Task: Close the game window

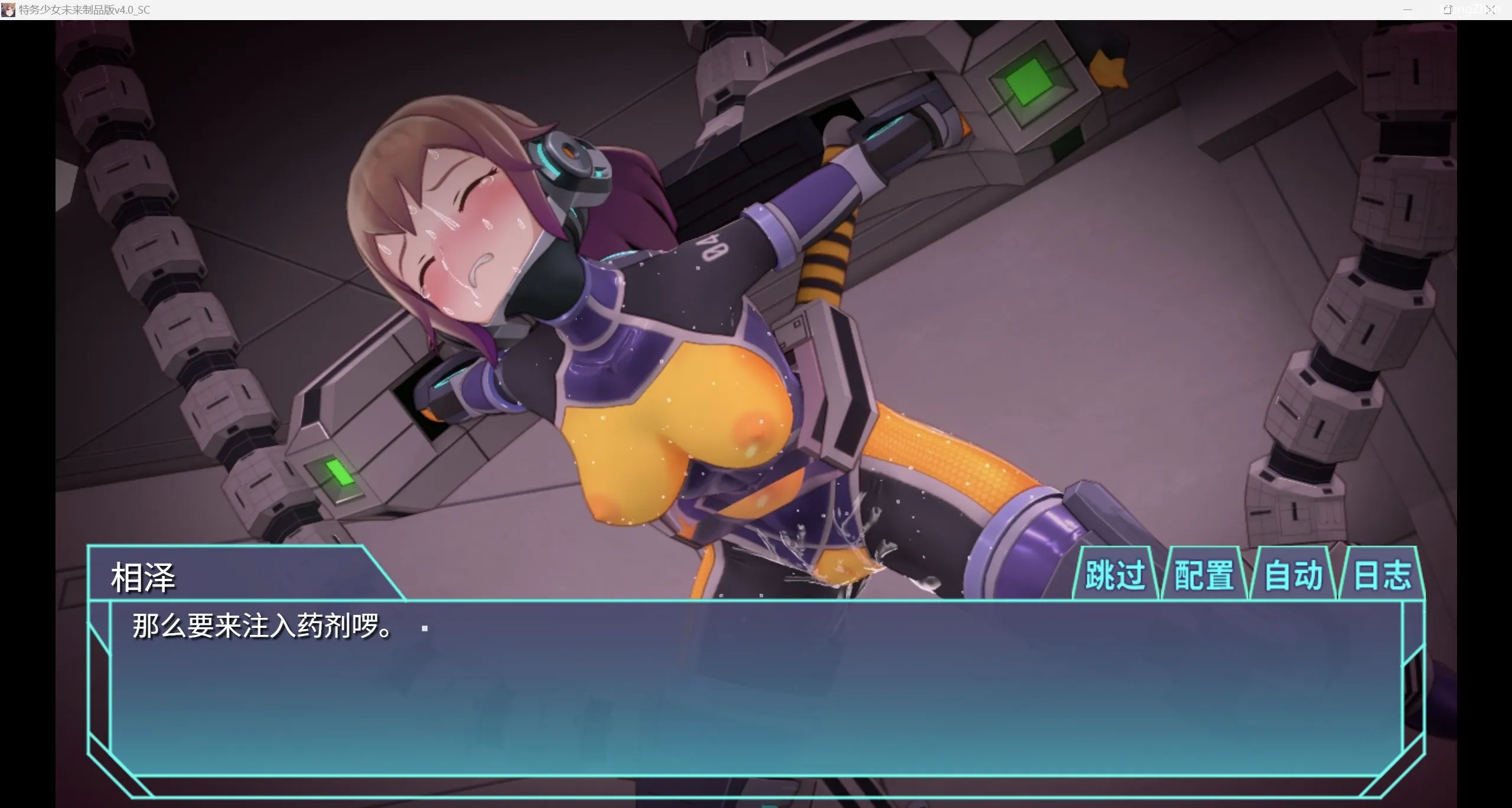Action: (x=1491, y=10)
